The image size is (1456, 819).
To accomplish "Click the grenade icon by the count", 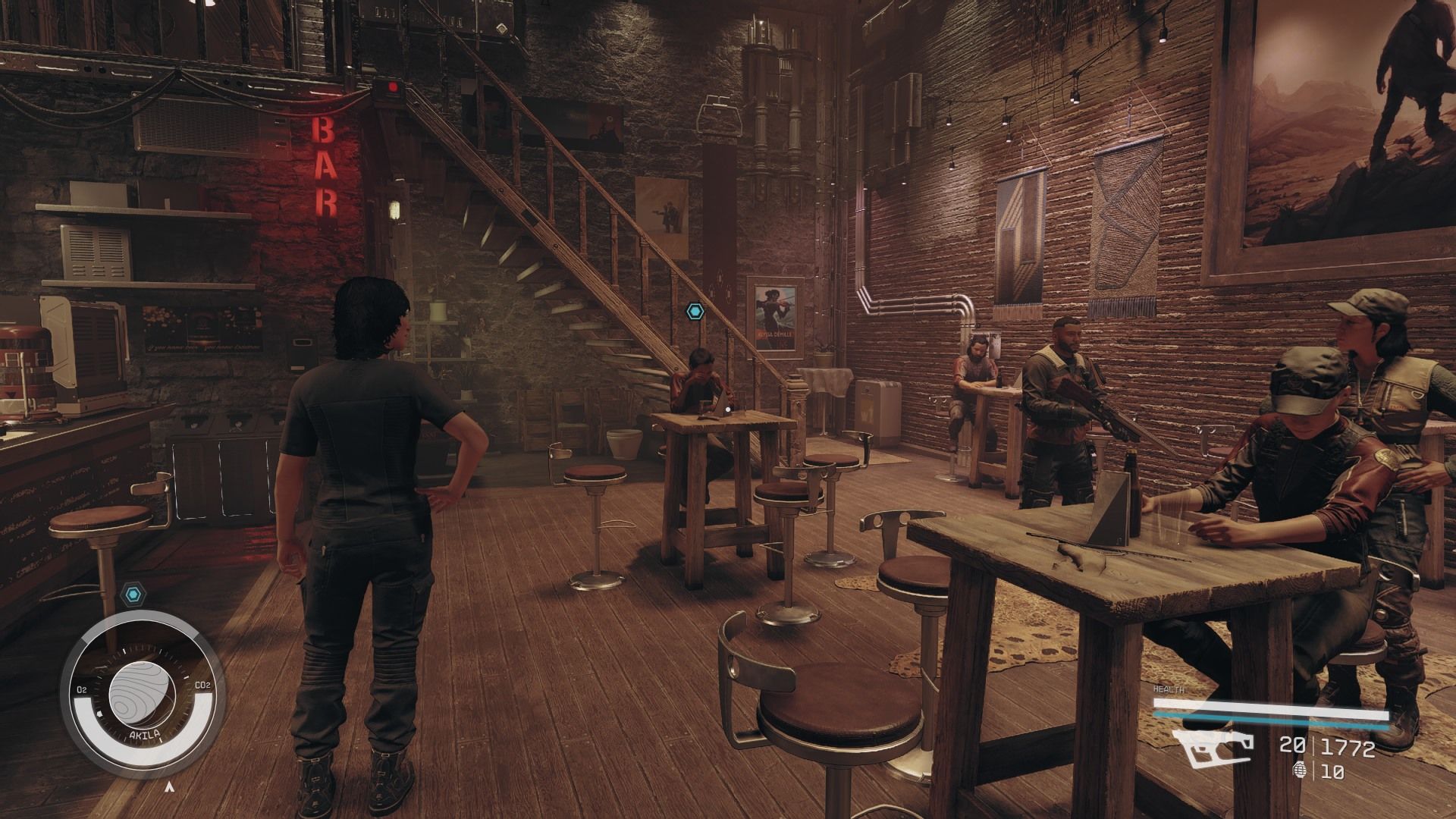I will click(1299, 772).
